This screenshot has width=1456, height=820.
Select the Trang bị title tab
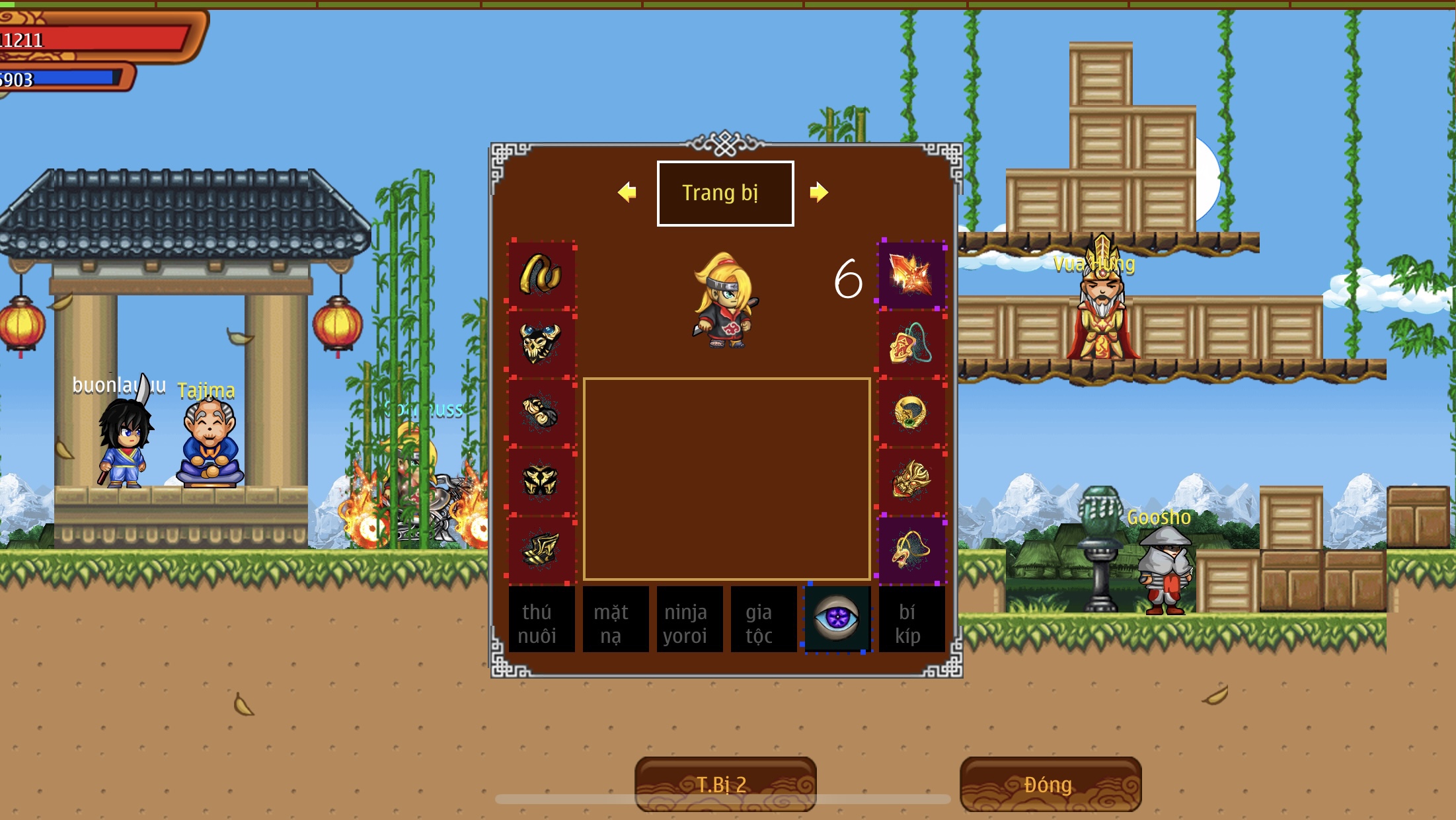pyautogui.click(x=725, y=193)
